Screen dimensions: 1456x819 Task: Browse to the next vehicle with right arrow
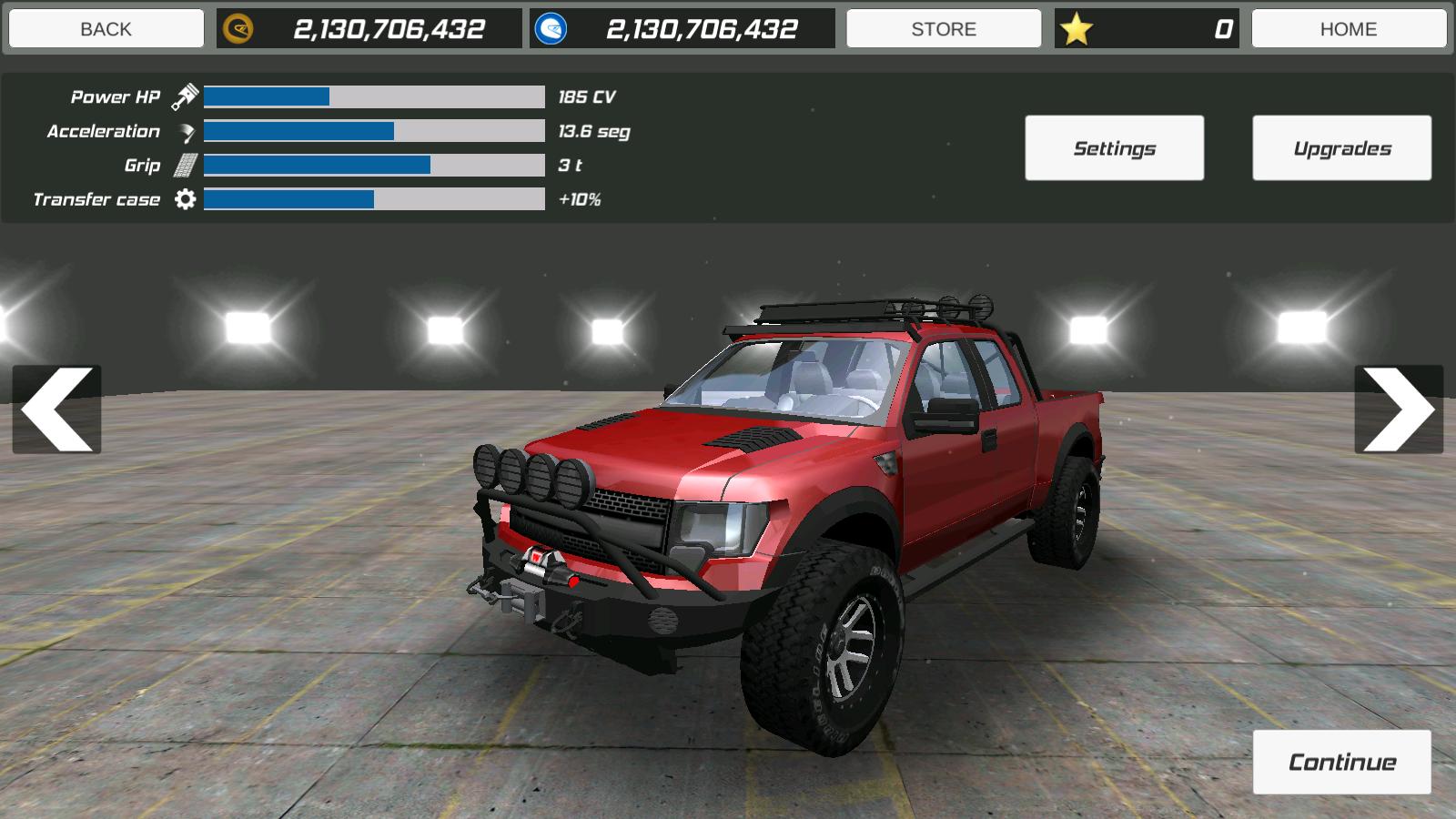(1399, 409)
